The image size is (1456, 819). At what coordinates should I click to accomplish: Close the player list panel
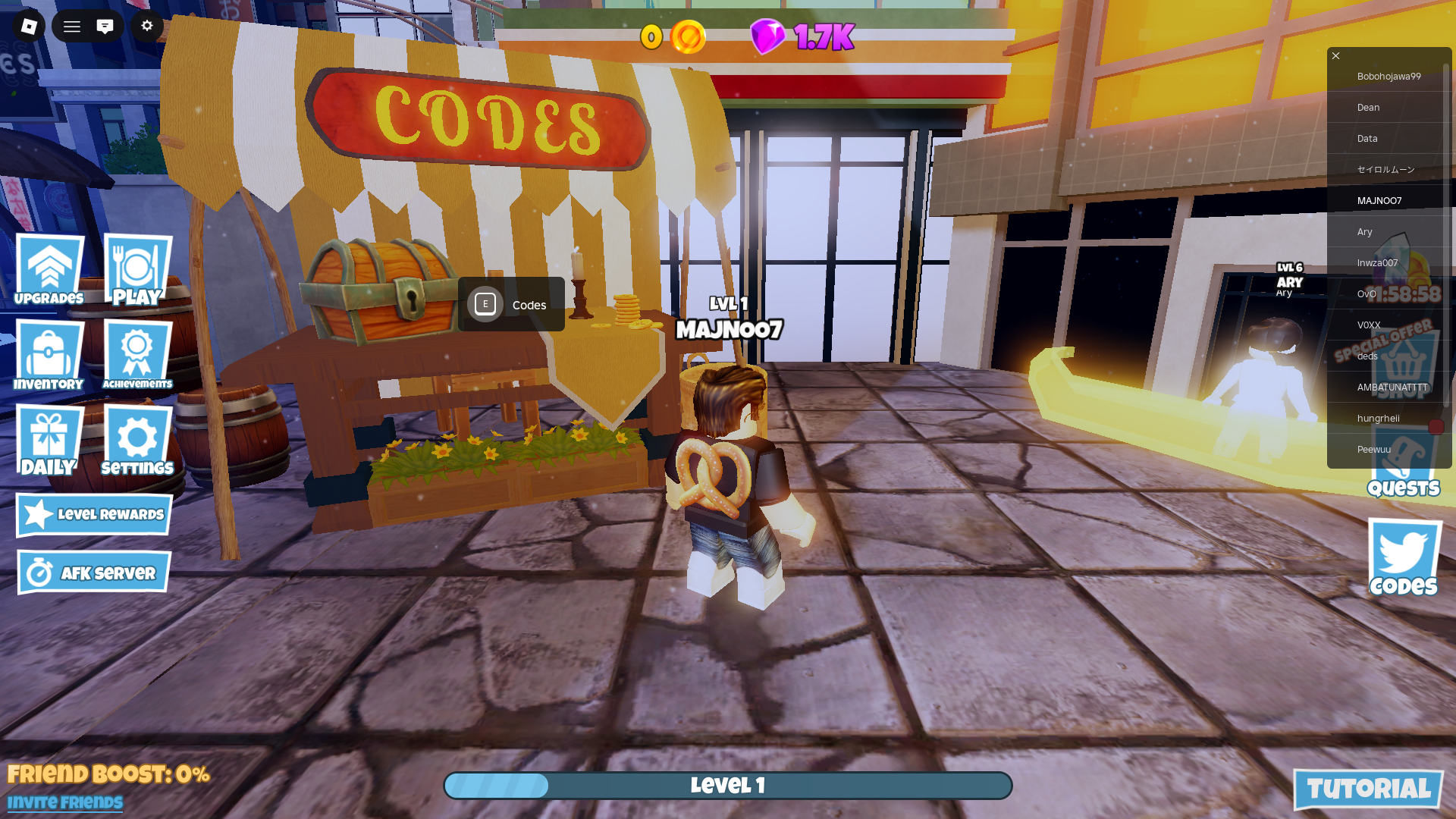1336,56
